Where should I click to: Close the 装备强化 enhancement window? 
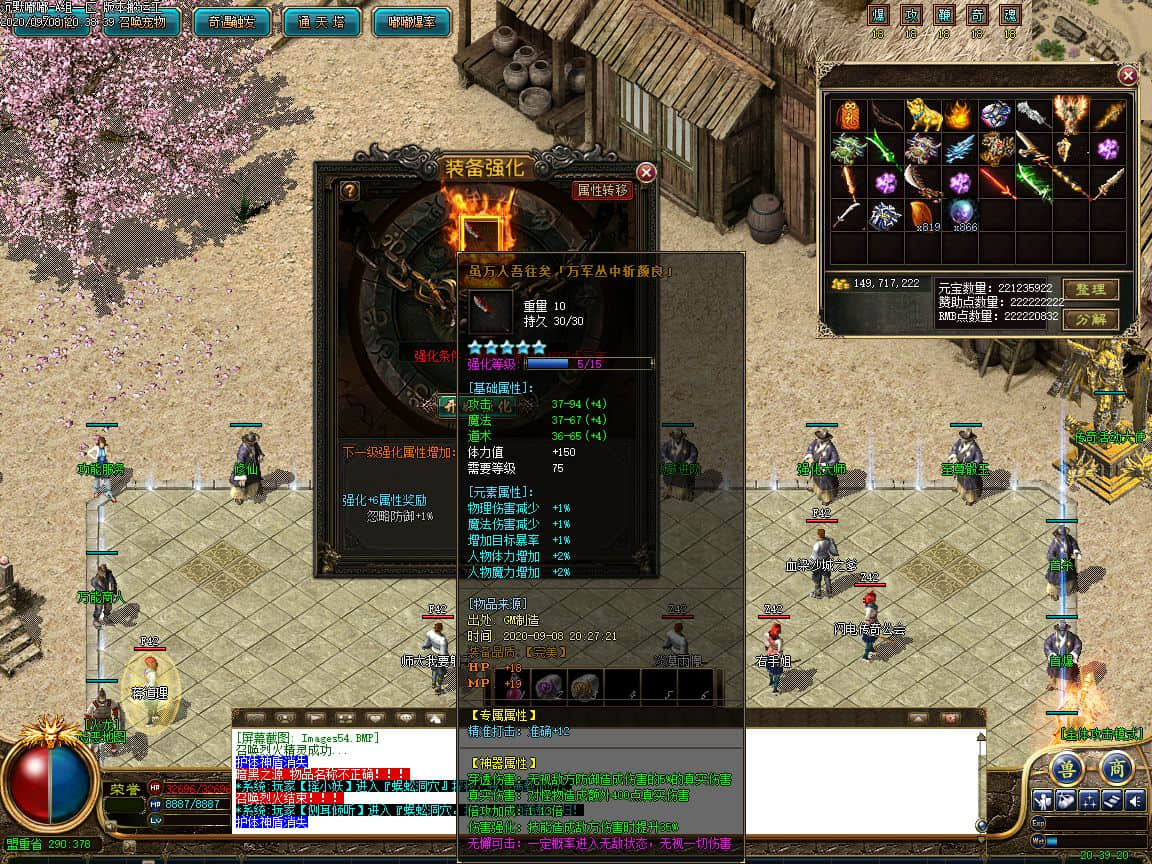[646, 172]
